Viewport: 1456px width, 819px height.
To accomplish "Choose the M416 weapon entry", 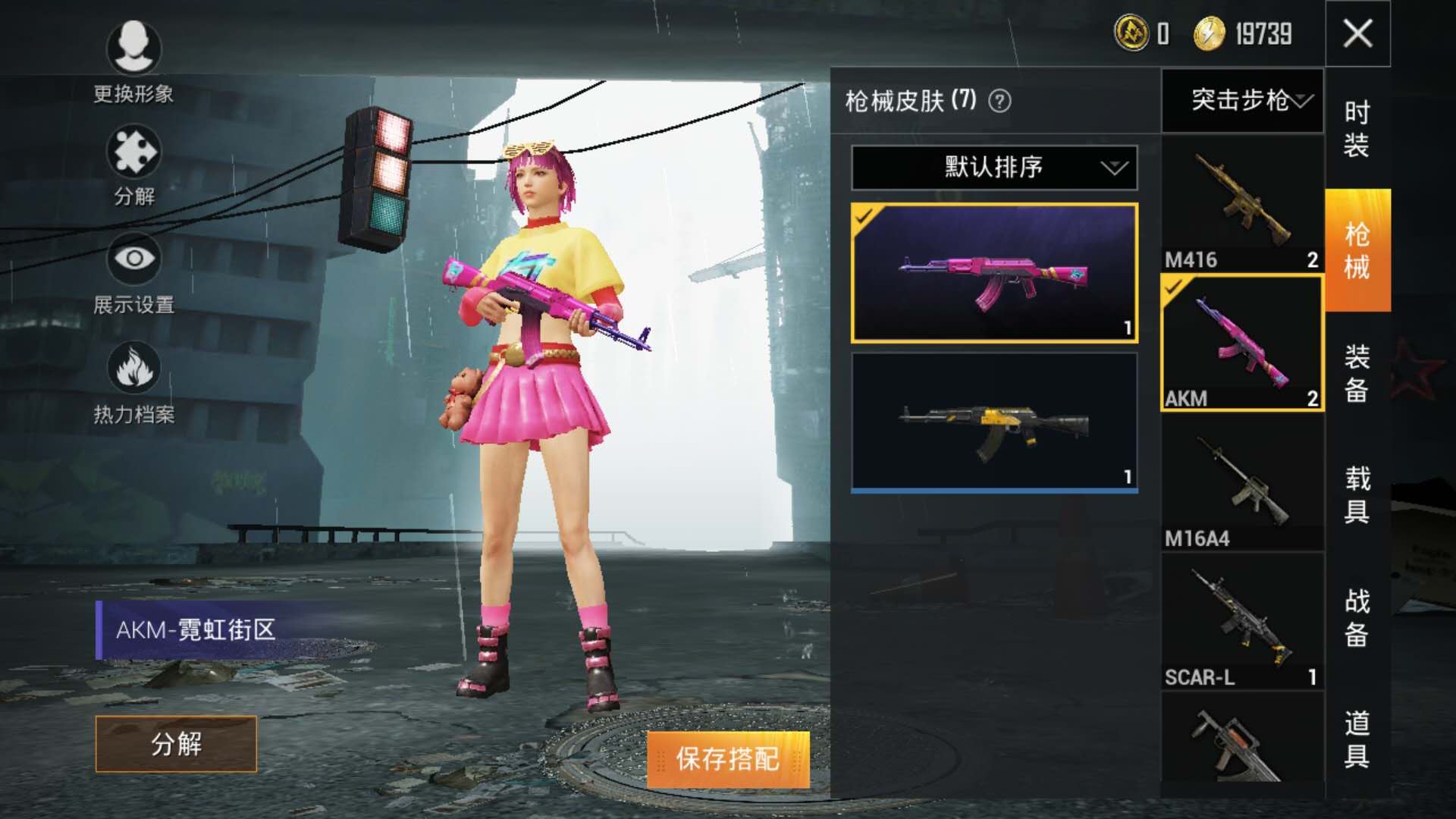I will tap(1242, 205).
